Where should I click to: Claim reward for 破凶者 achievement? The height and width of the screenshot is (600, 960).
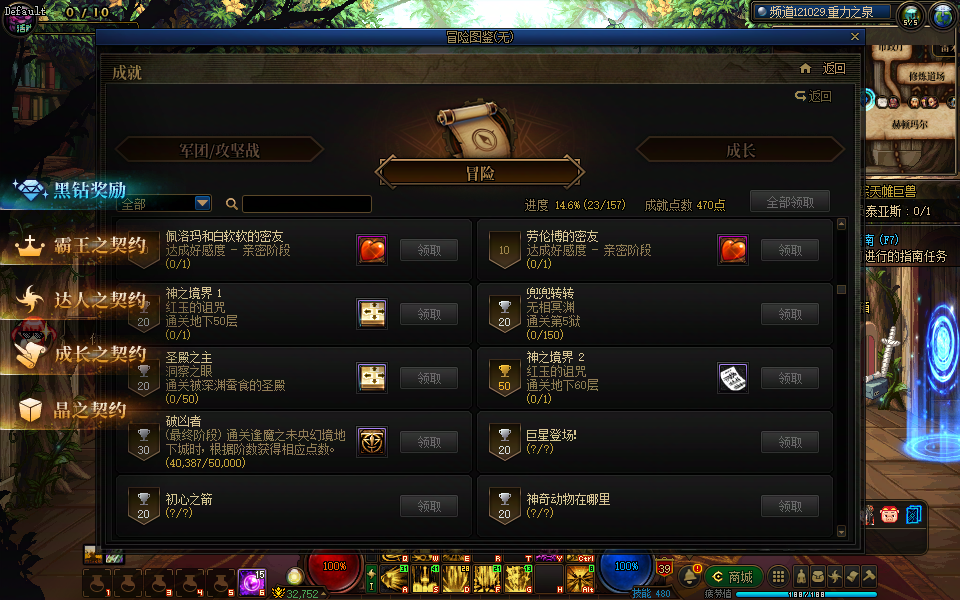coord(429,442)
